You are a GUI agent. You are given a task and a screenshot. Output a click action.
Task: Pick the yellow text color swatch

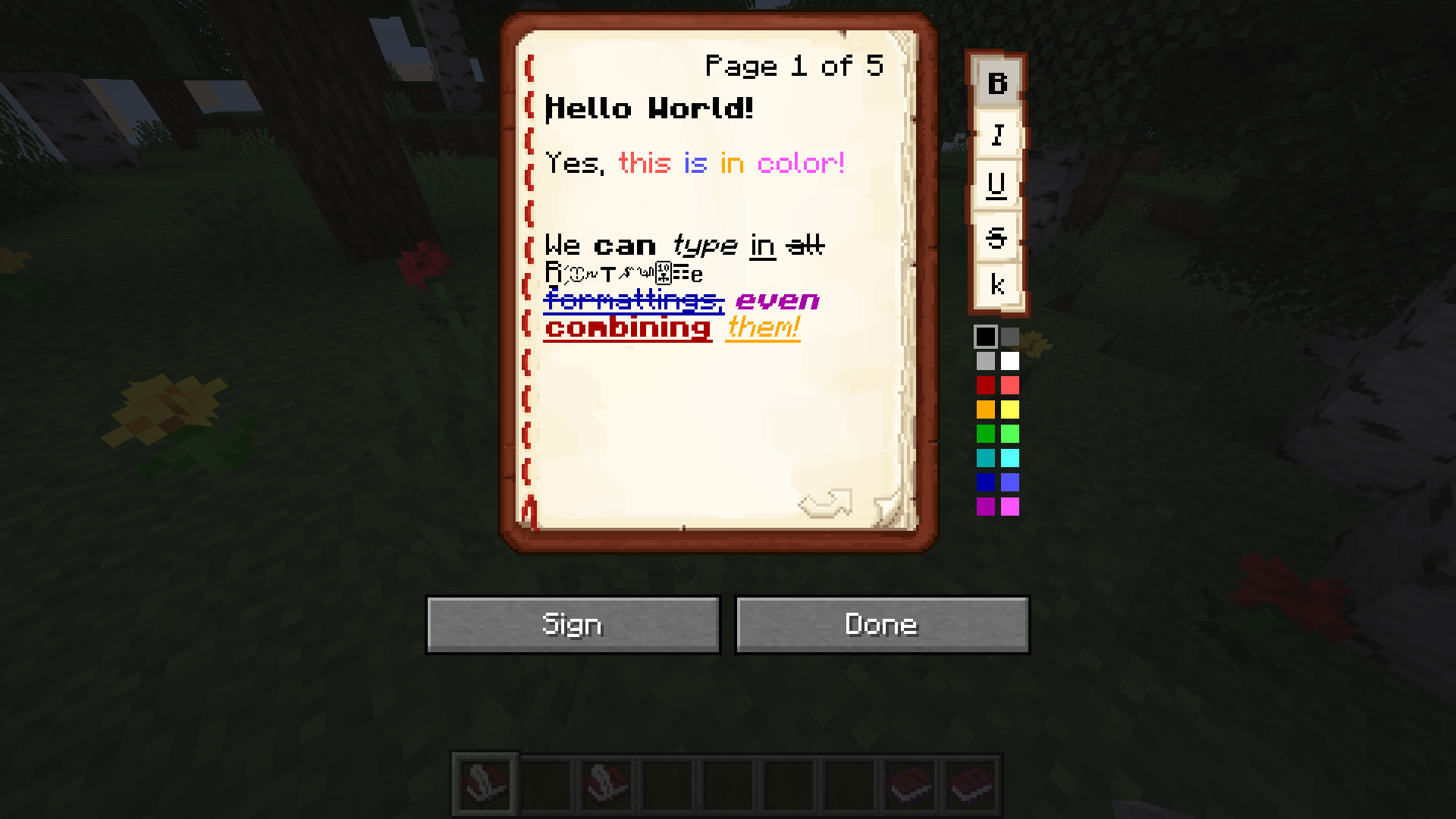1009,410
